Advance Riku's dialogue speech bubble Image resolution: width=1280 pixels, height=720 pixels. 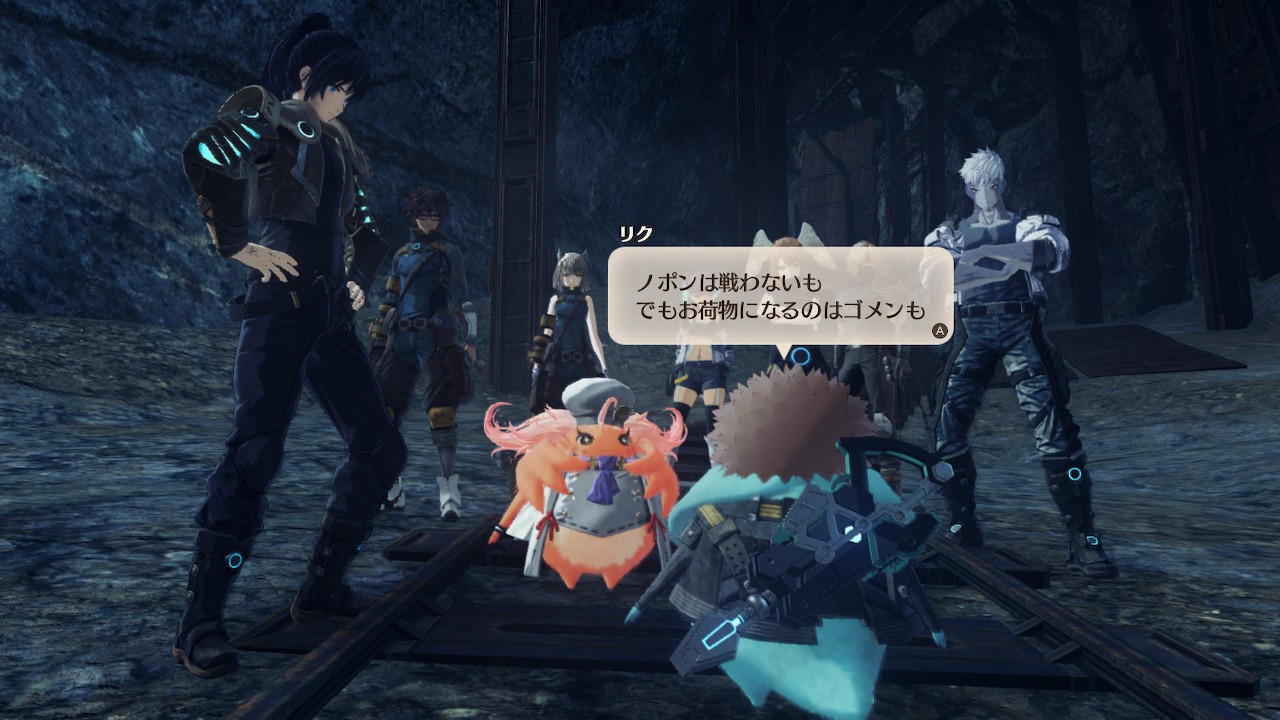tap(939, 329)
